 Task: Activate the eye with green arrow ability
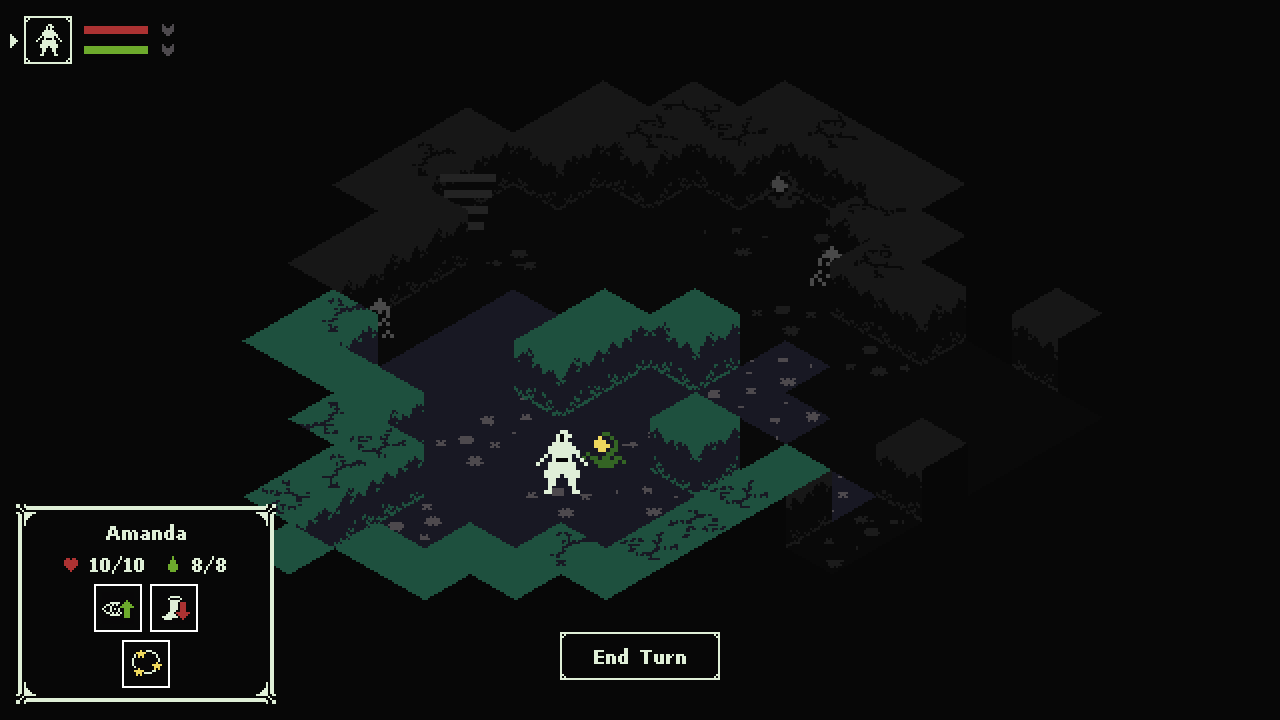(x=118, y=608)
